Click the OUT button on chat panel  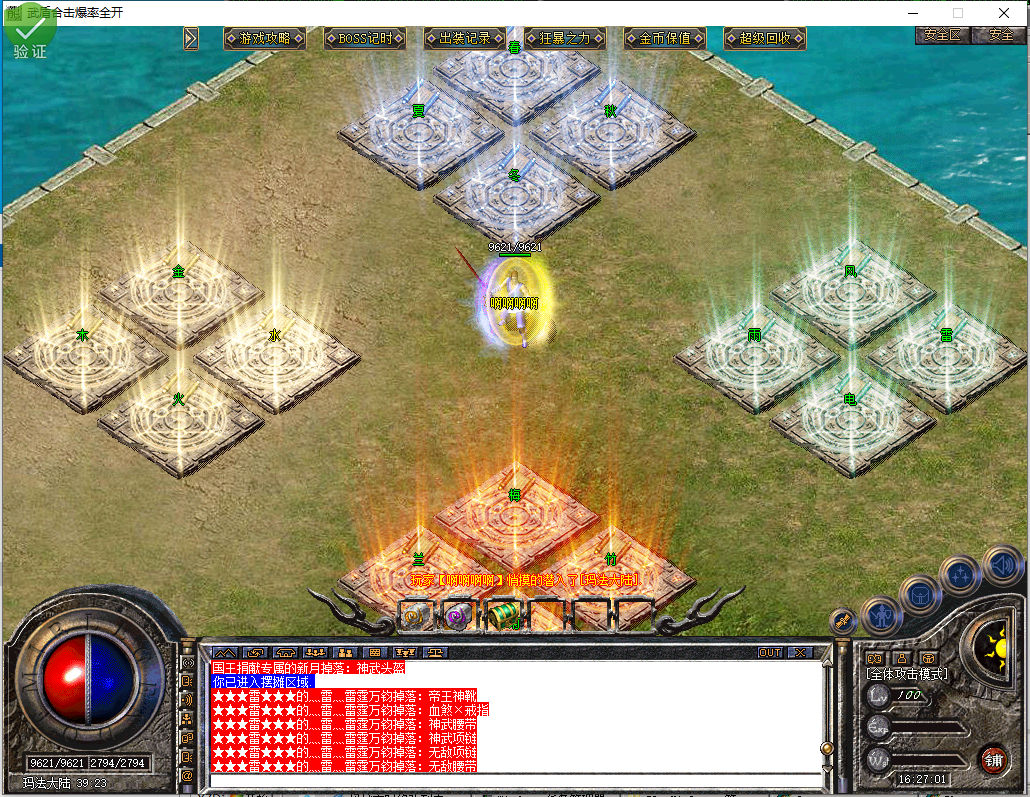769,652
